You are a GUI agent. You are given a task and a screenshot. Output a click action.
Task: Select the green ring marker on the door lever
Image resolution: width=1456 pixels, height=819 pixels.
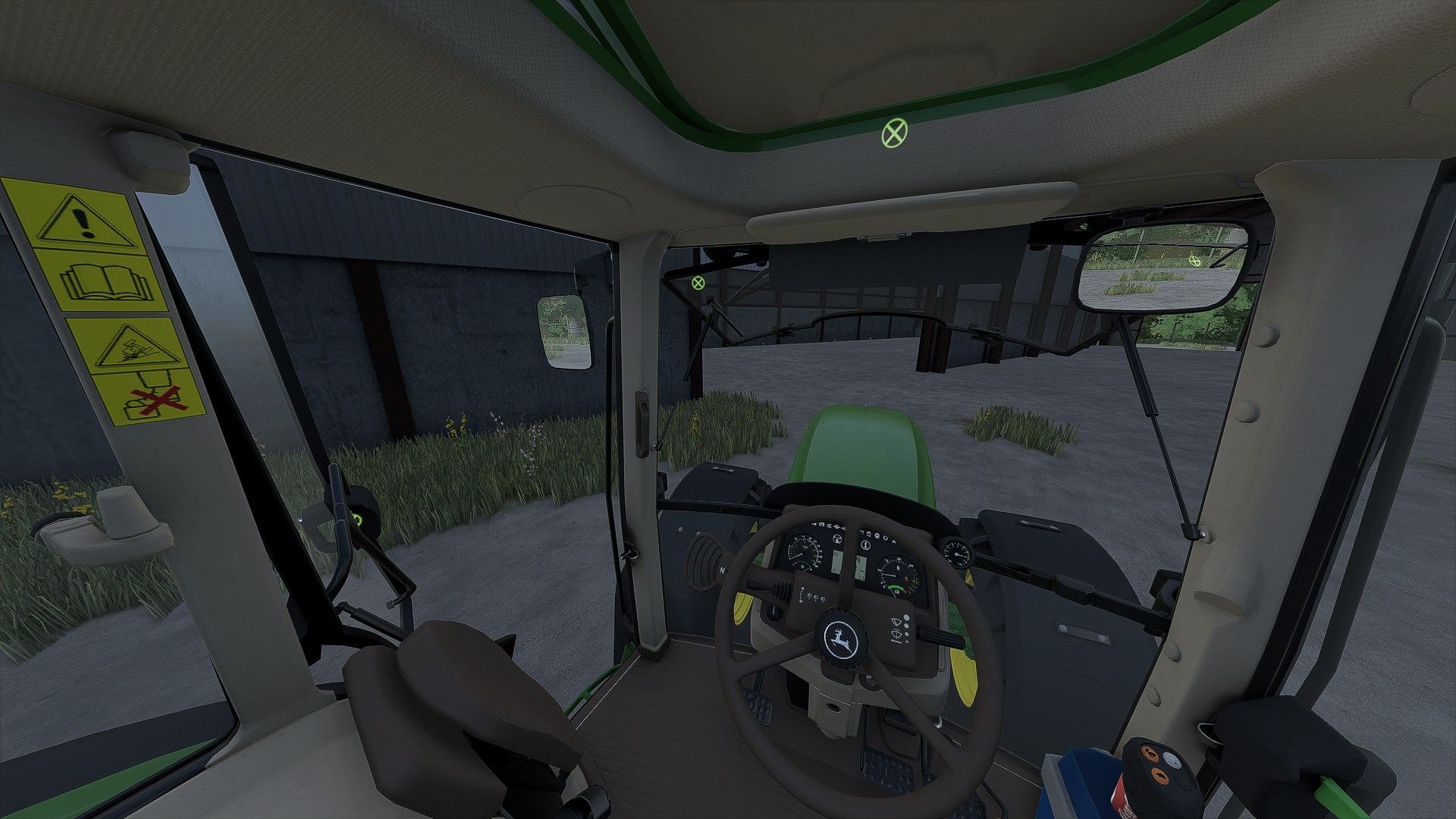(356, 519)
